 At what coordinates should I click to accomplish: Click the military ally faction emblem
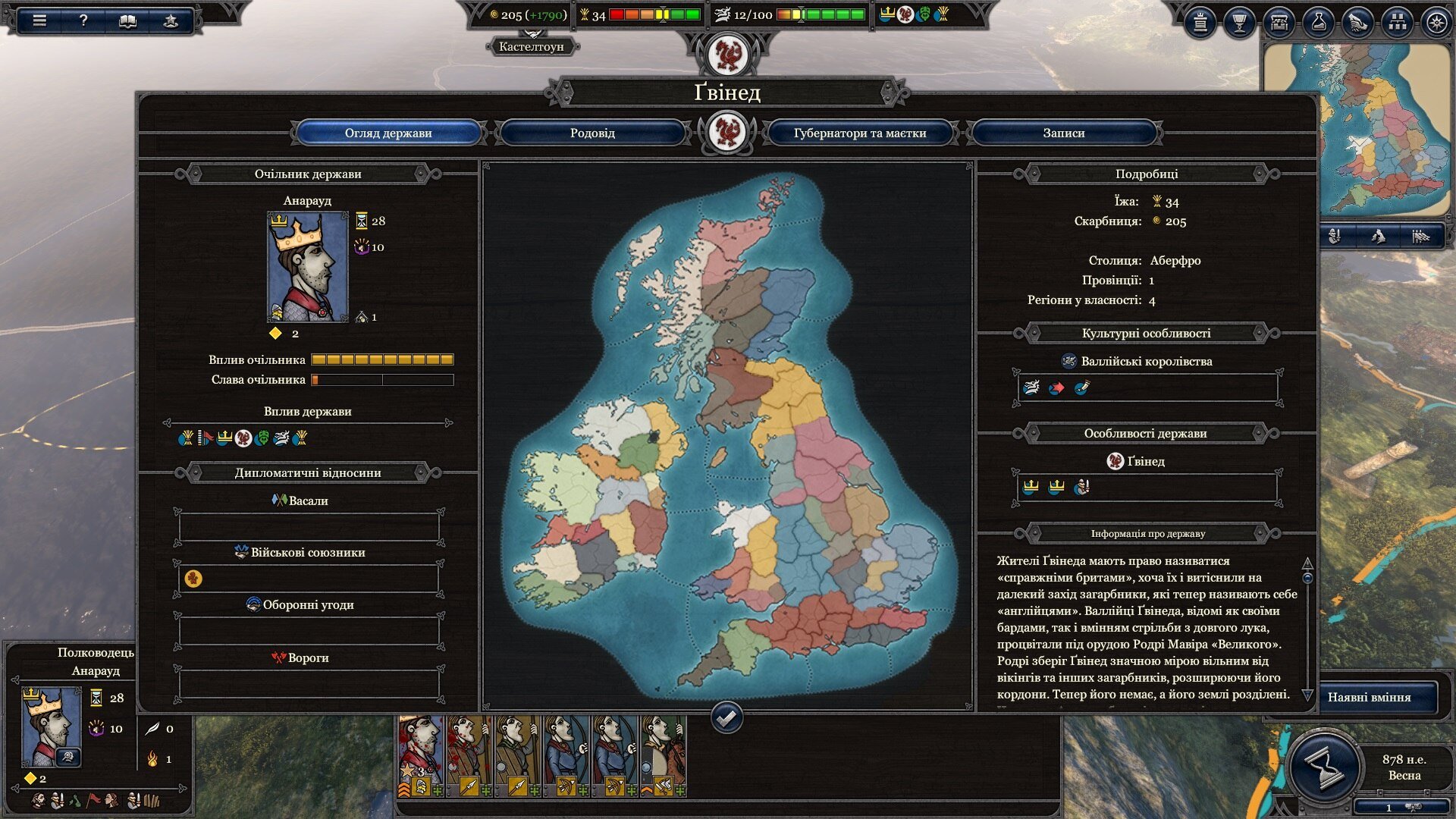(193, 579)
